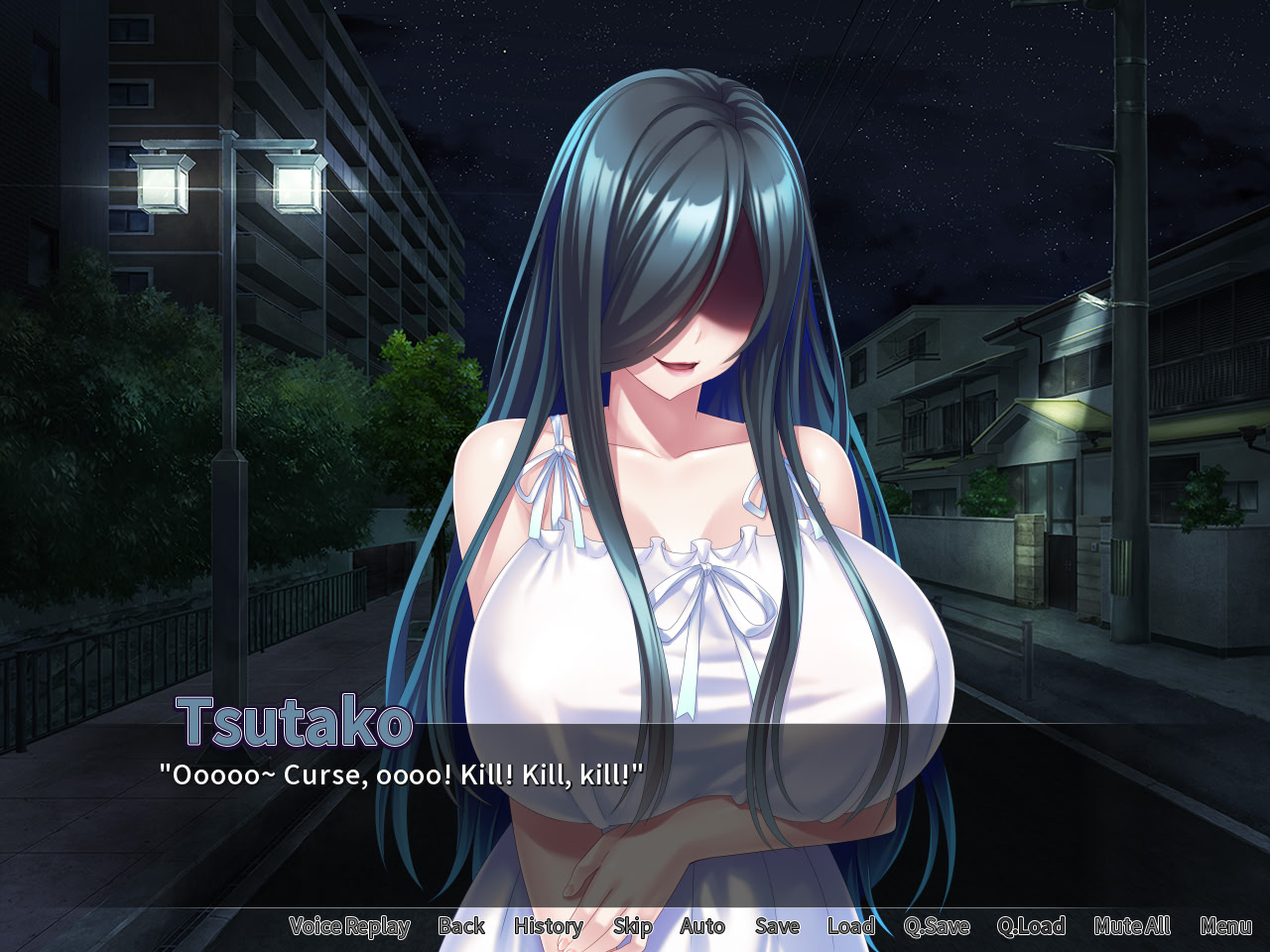Open the dialogue History log
The height and width of the screenshot is (952, 1270).
548,926
